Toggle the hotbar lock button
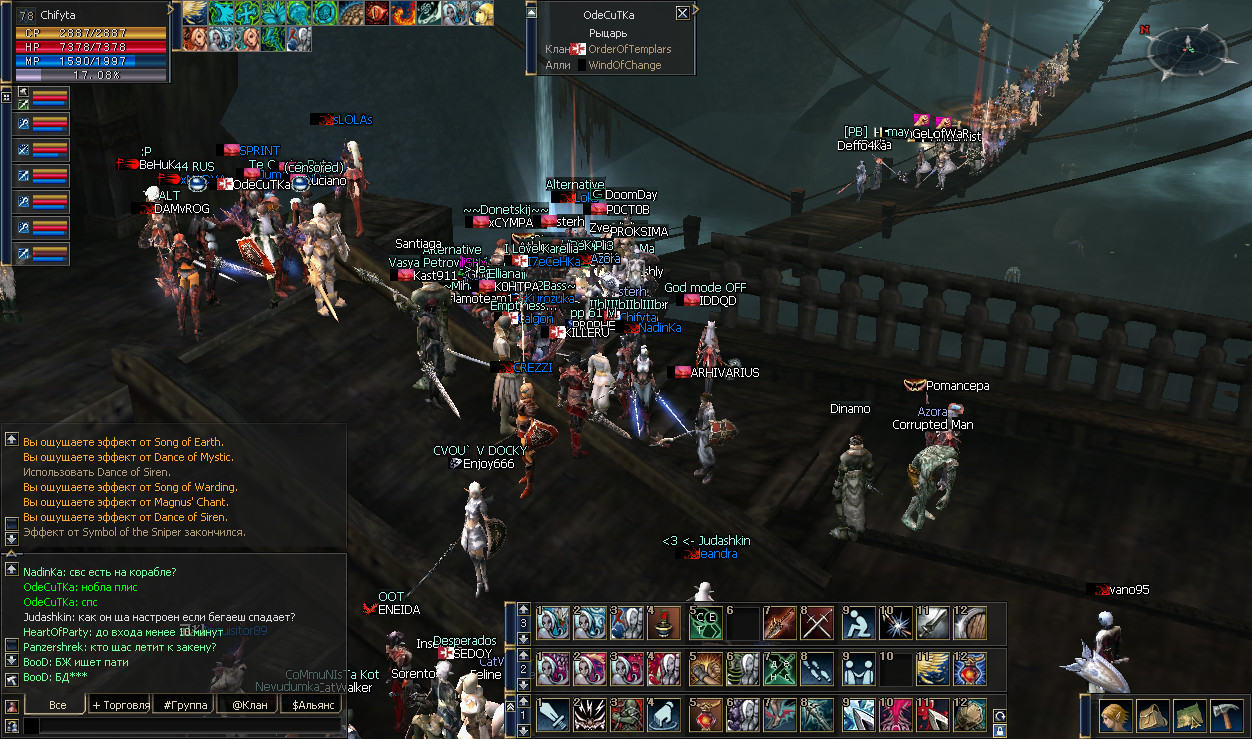 (1000, 731)
